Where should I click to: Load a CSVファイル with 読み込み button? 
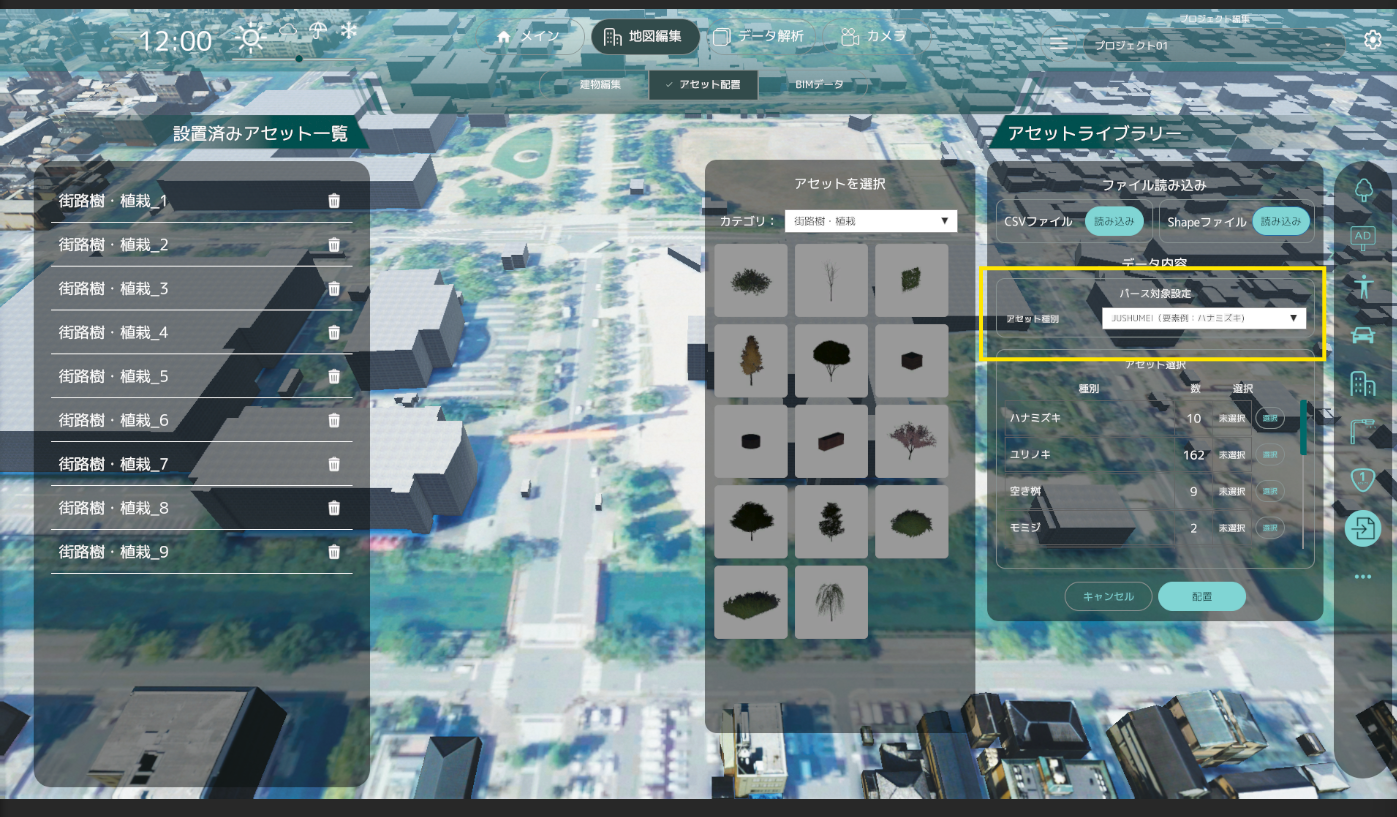point(1114,222)
